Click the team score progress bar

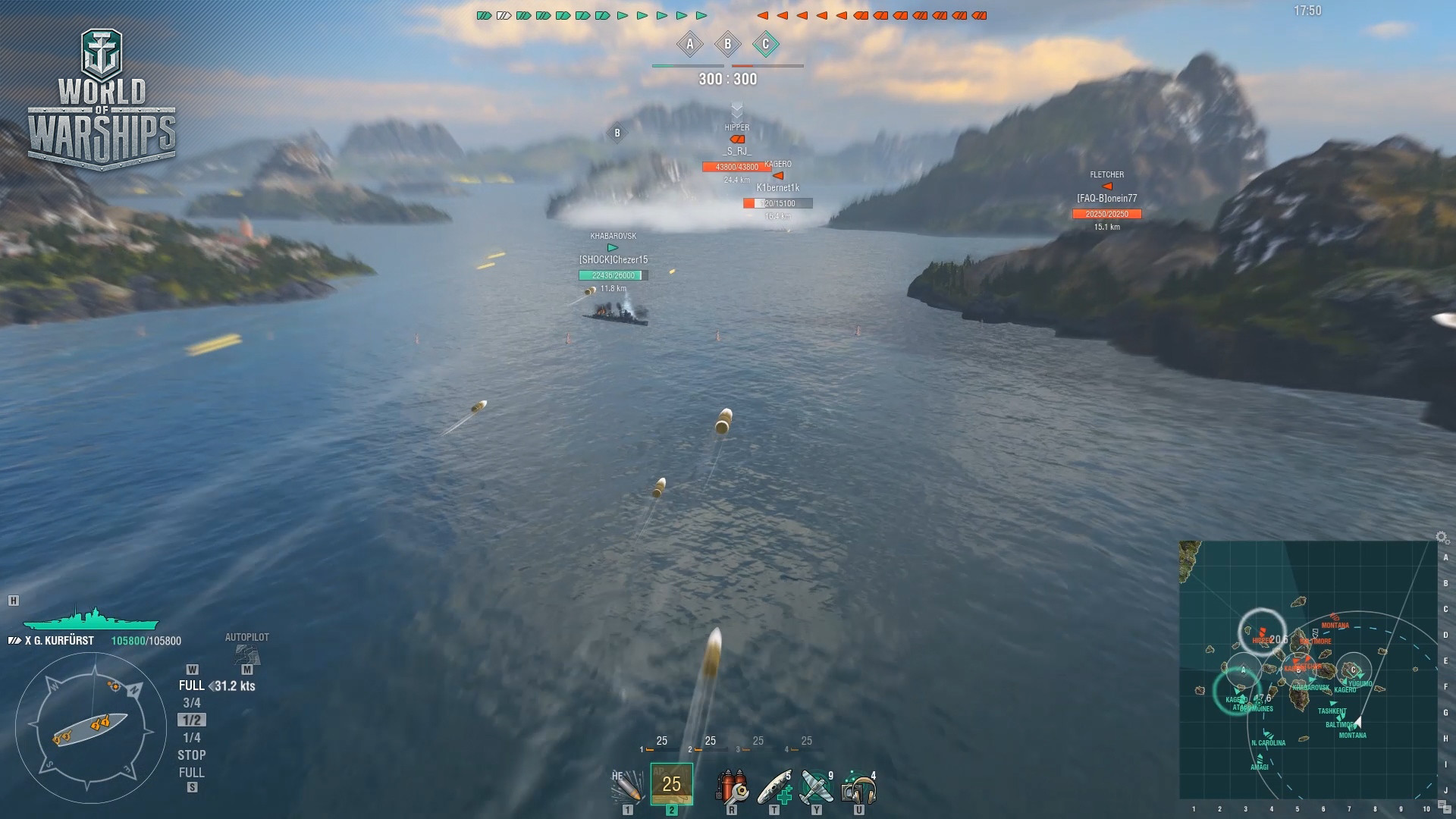pyautogui.click(x=728, y=65)
